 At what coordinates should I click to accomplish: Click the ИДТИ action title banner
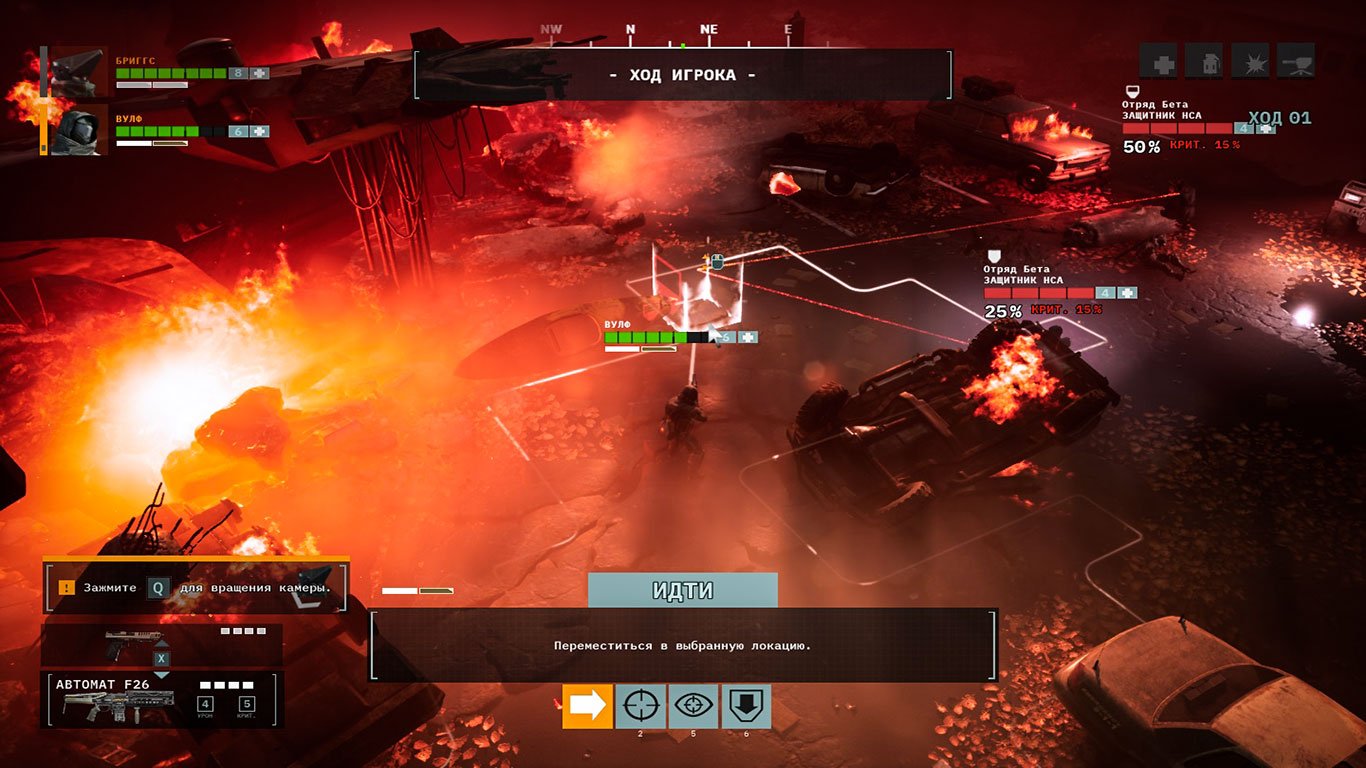683,590
